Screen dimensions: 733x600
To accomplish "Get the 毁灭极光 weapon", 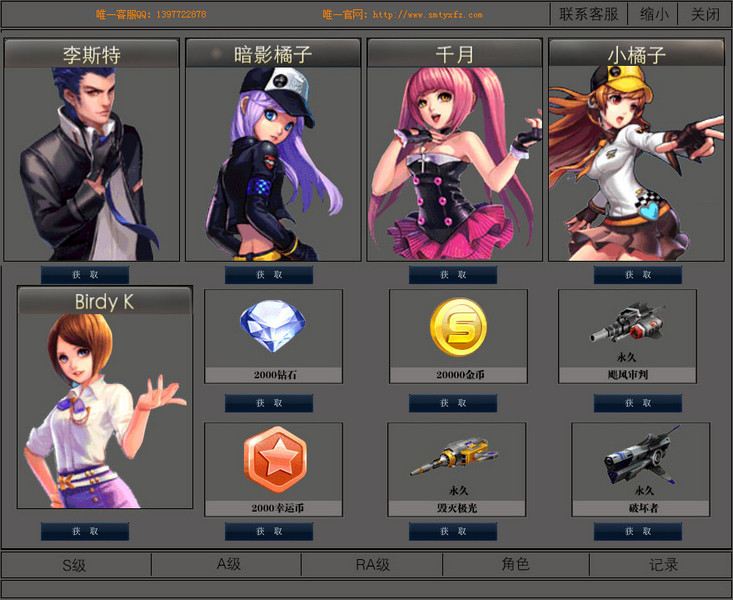I will click(453, 531).
